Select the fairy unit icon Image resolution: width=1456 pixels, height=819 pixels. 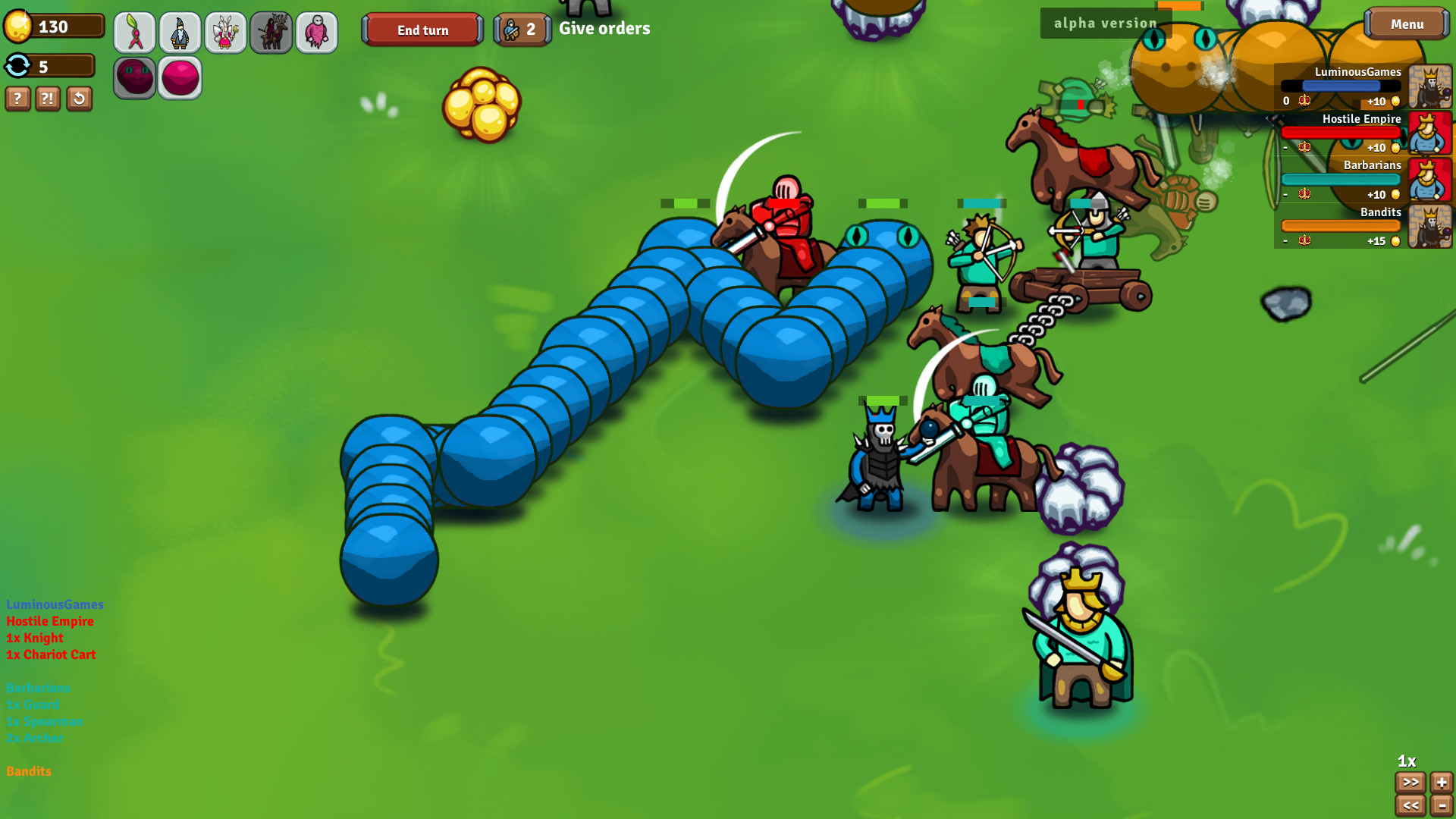click(226, 32)
